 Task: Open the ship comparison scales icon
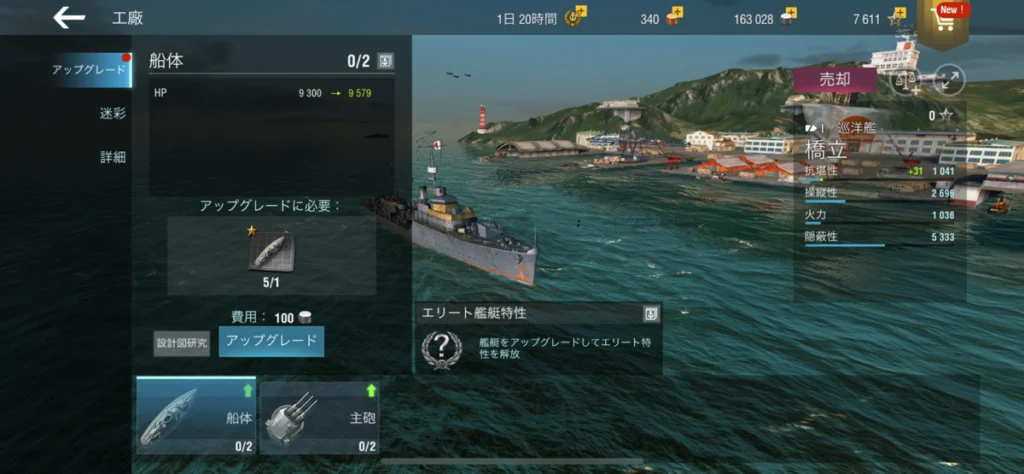(x=905, y=81)
